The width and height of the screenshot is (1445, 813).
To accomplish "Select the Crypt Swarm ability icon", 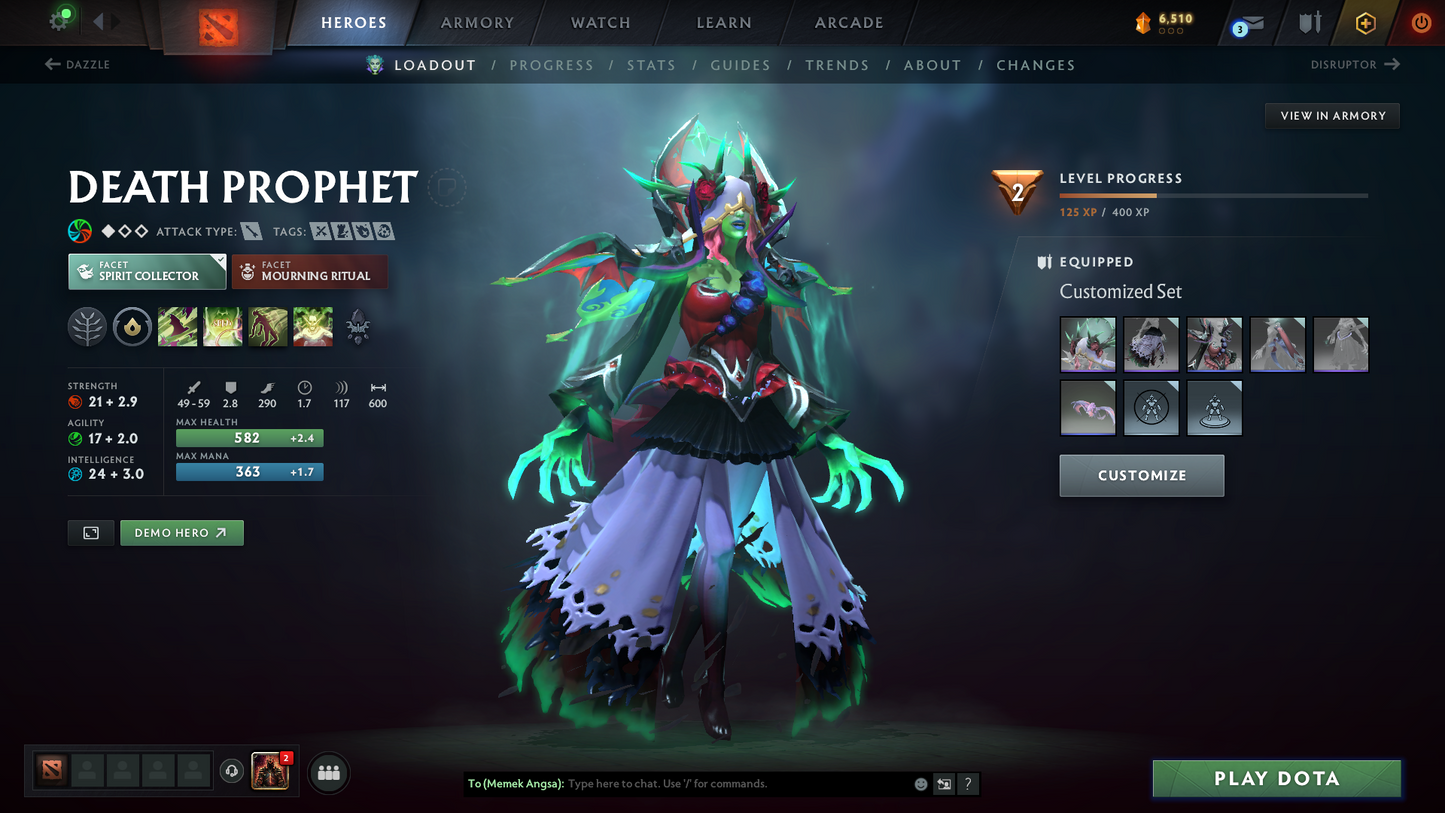I will [x=177, y=326].
